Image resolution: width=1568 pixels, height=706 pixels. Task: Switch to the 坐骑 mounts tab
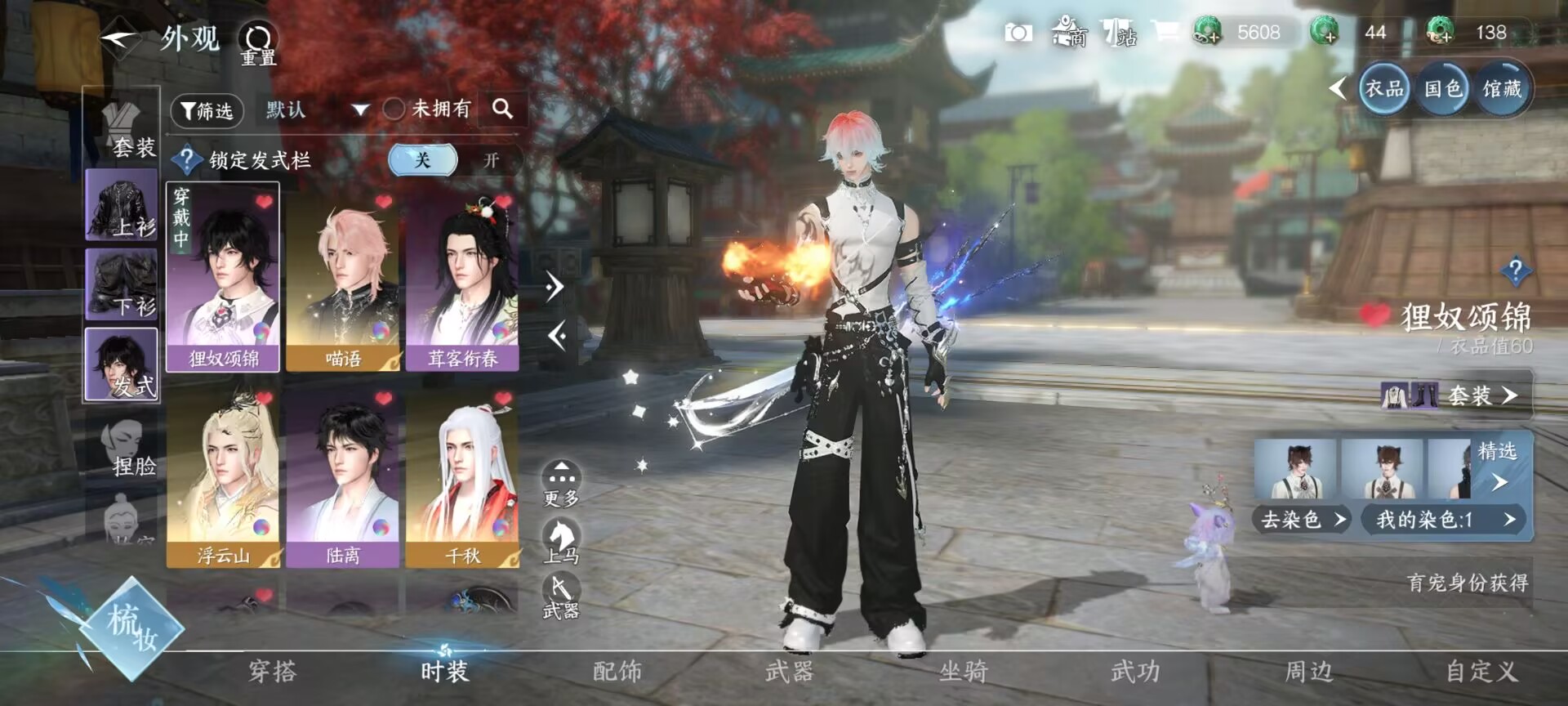pos(962,672)
